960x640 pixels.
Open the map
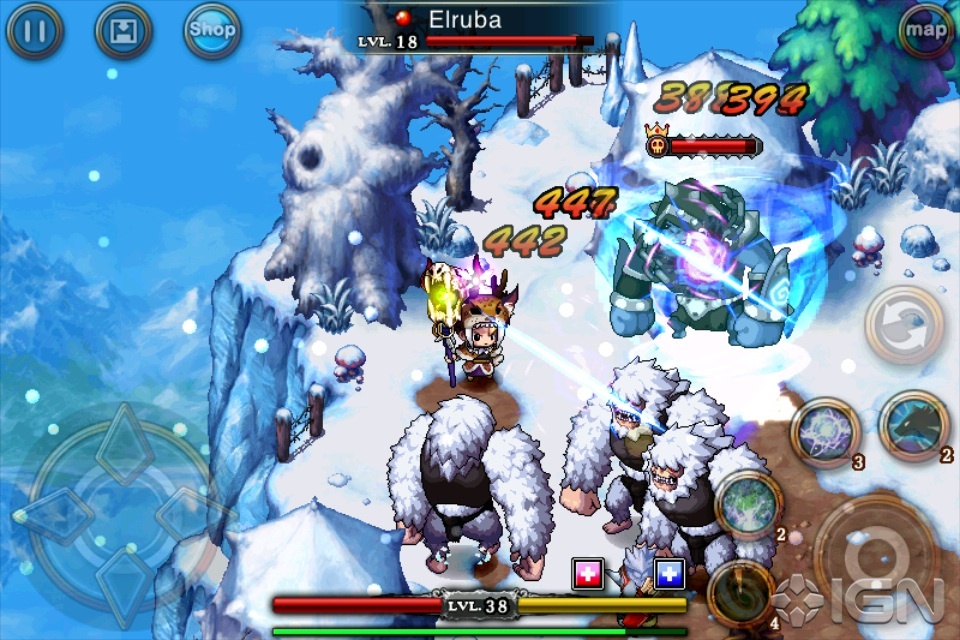tap(926, 31)
